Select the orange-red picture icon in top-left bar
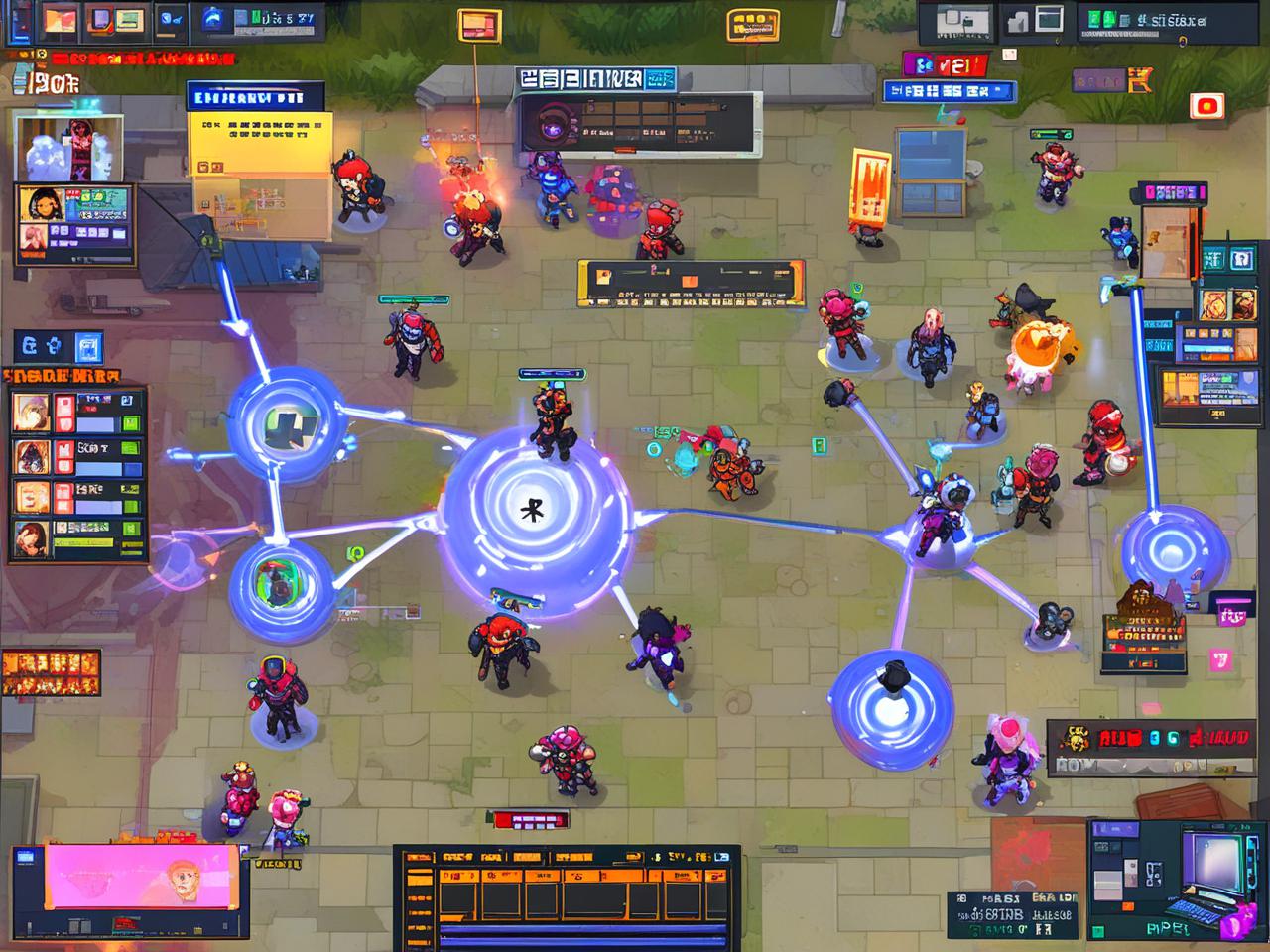1270x952 pixels. pos(59,20)
